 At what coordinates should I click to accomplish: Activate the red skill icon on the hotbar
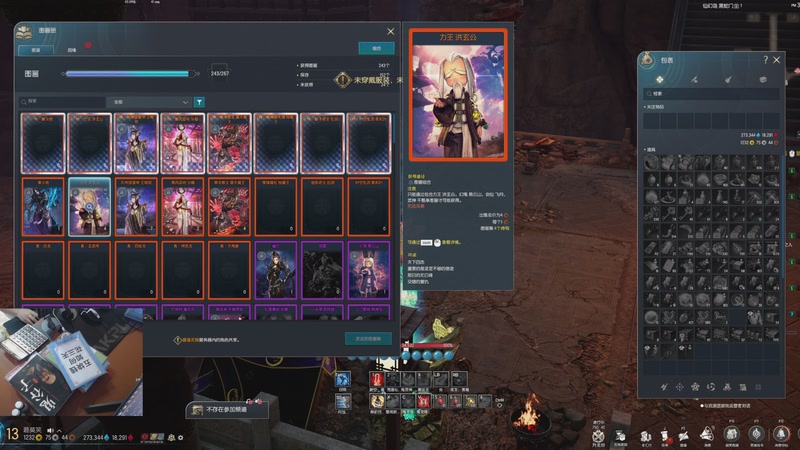pyautogui.click(x=380, y=380)
